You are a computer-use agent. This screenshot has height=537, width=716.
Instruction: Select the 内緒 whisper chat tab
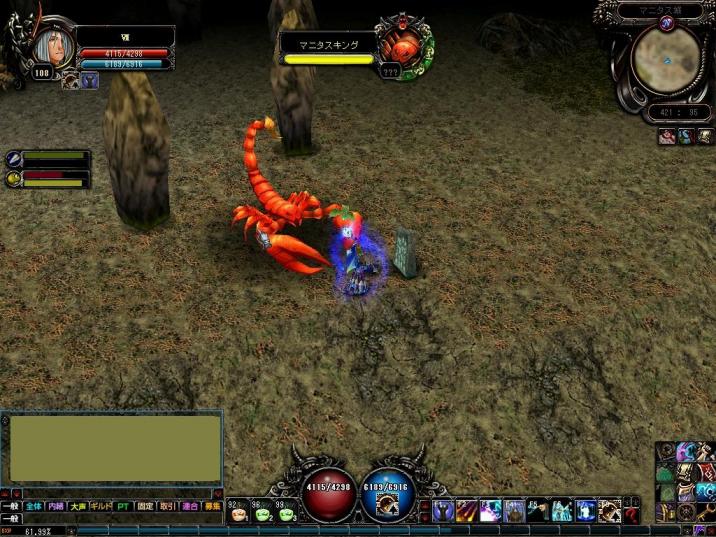coord(57,507)
